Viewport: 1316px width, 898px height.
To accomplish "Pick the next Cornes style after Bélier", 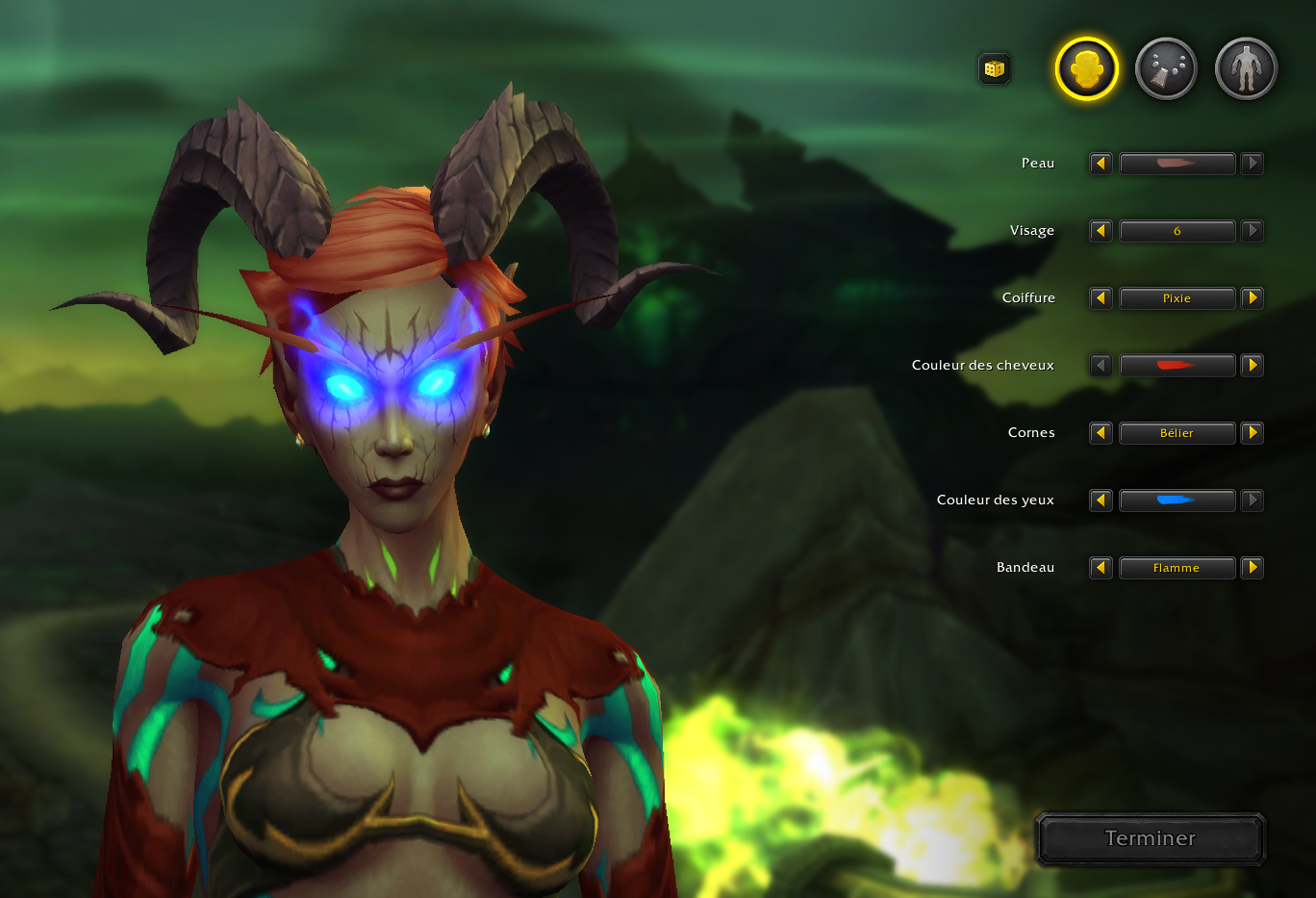I will (1253, 433).
